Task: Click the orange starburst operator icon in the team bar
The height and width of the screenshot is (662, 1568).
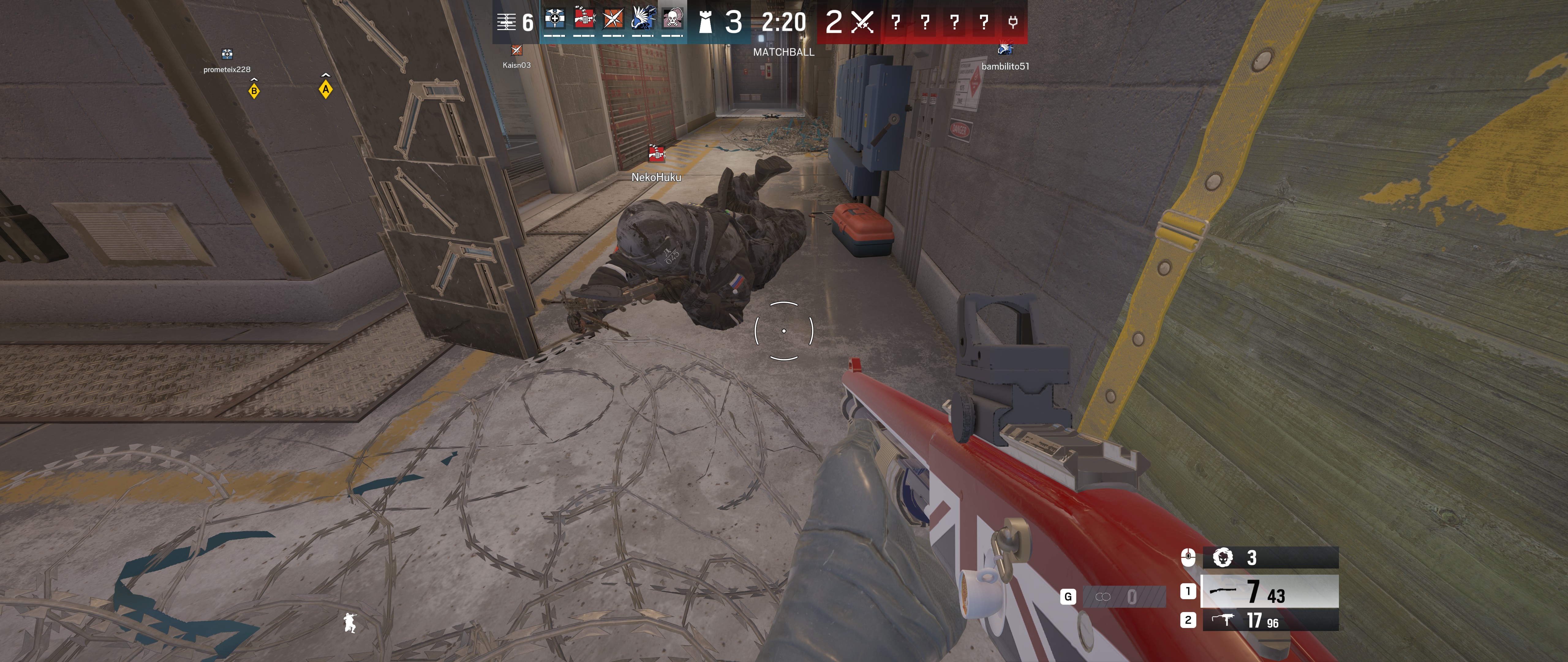Action: coord(613,20)
